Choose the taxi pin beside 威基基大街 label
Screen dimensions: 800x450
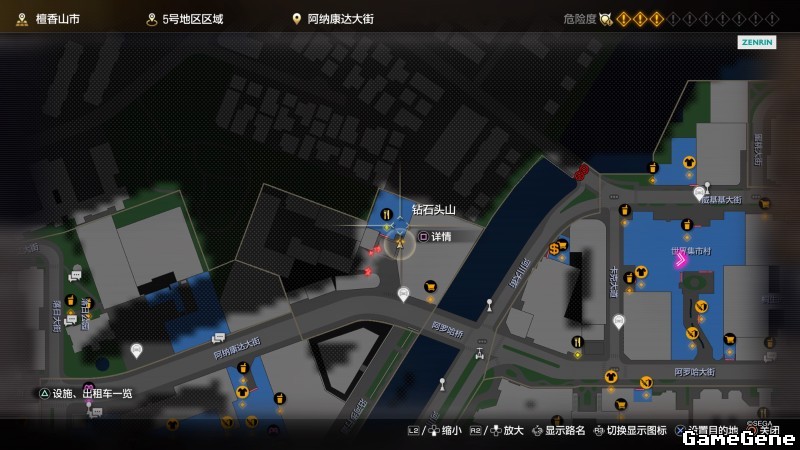click(699, 193)
